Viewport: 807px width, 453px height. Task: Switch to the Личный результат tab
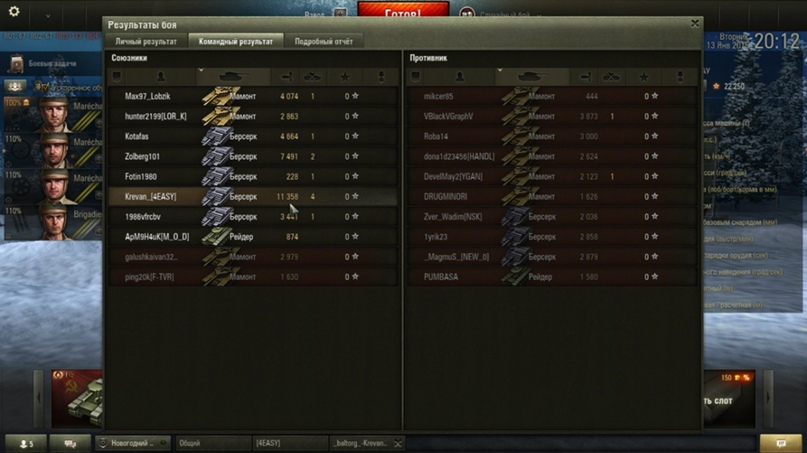pyautogui.click(x=146, y=42)
